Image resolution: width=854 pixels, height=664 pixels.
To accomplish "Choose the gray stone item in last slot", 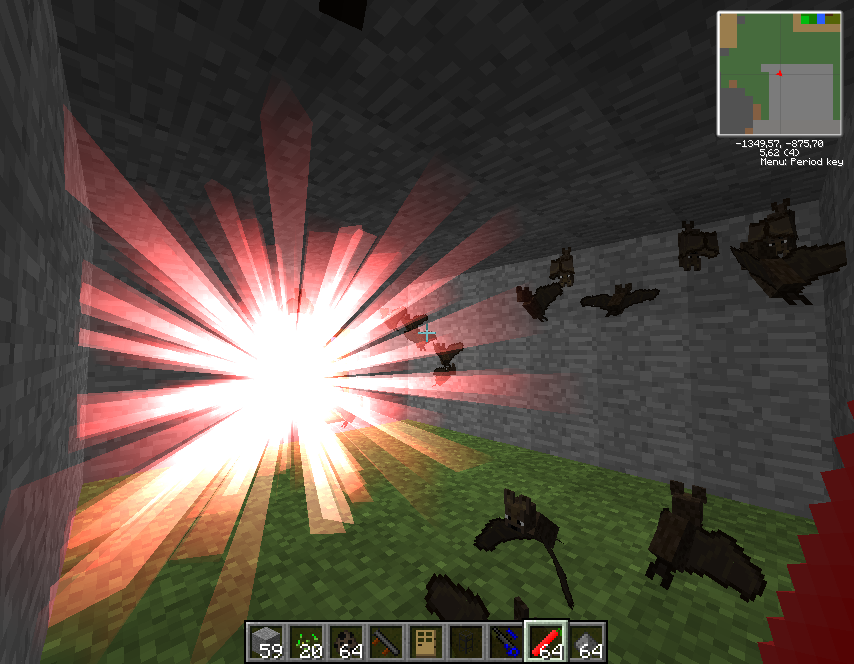I will tap(587, 642).
